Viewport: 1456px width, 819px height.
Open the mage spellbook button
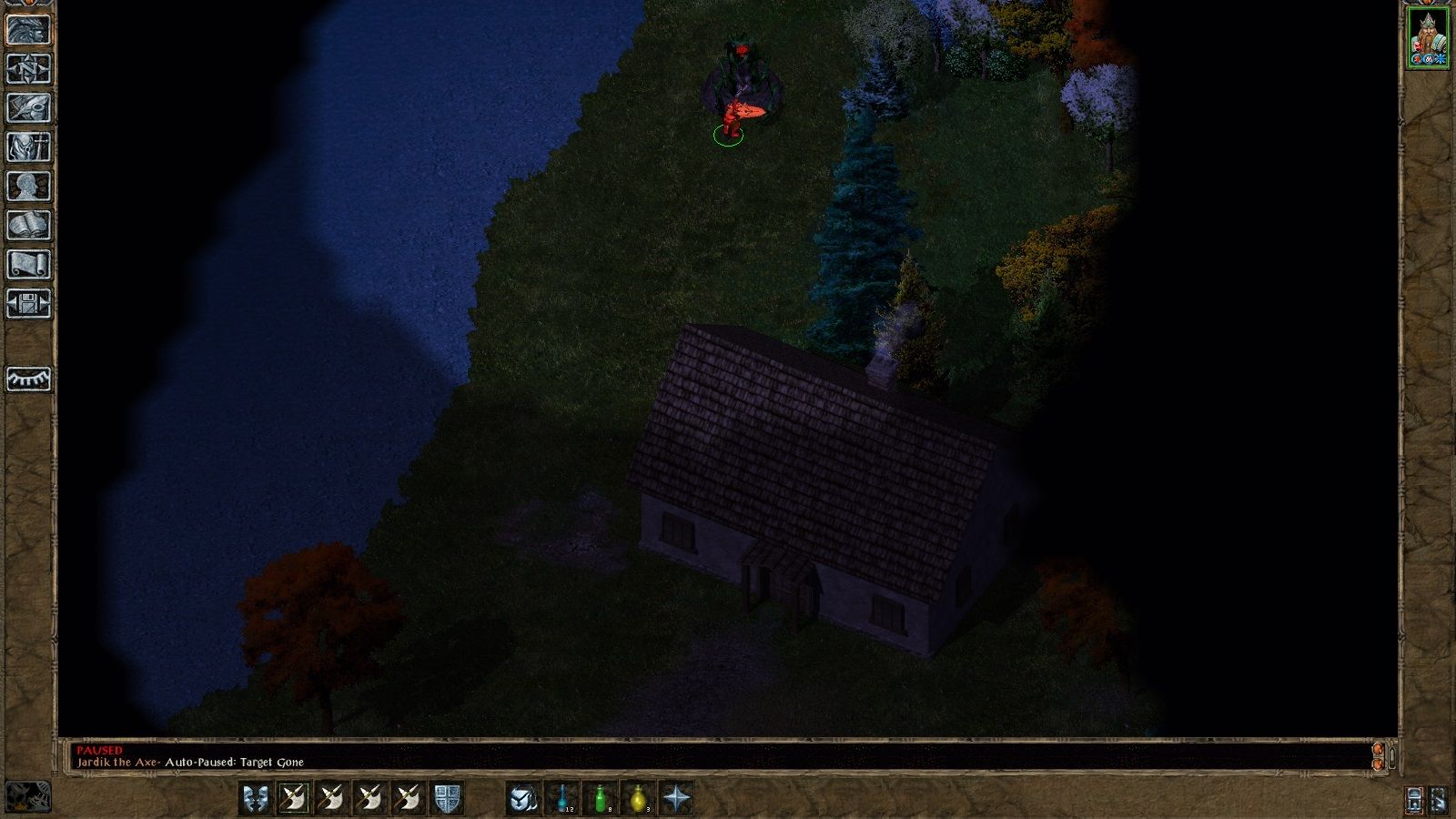point(28,226)
